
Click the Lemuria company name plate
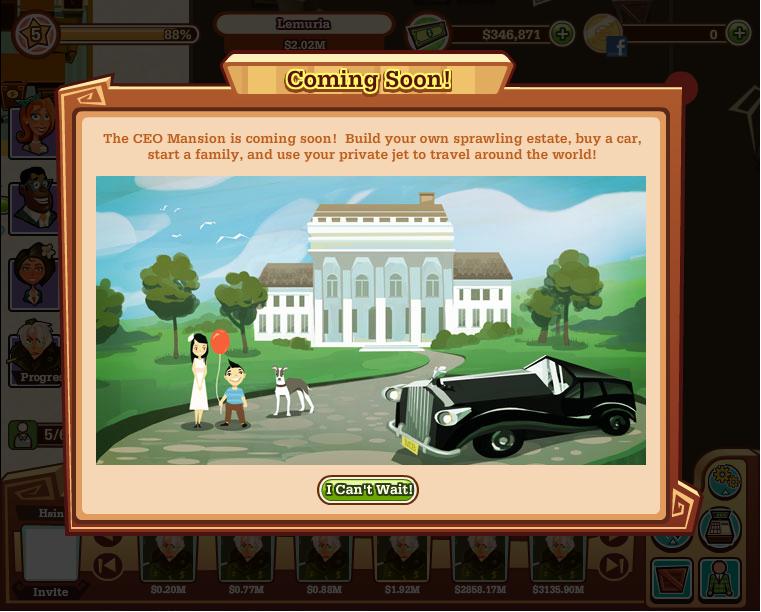pyautogui.click(x=304, y=24)
